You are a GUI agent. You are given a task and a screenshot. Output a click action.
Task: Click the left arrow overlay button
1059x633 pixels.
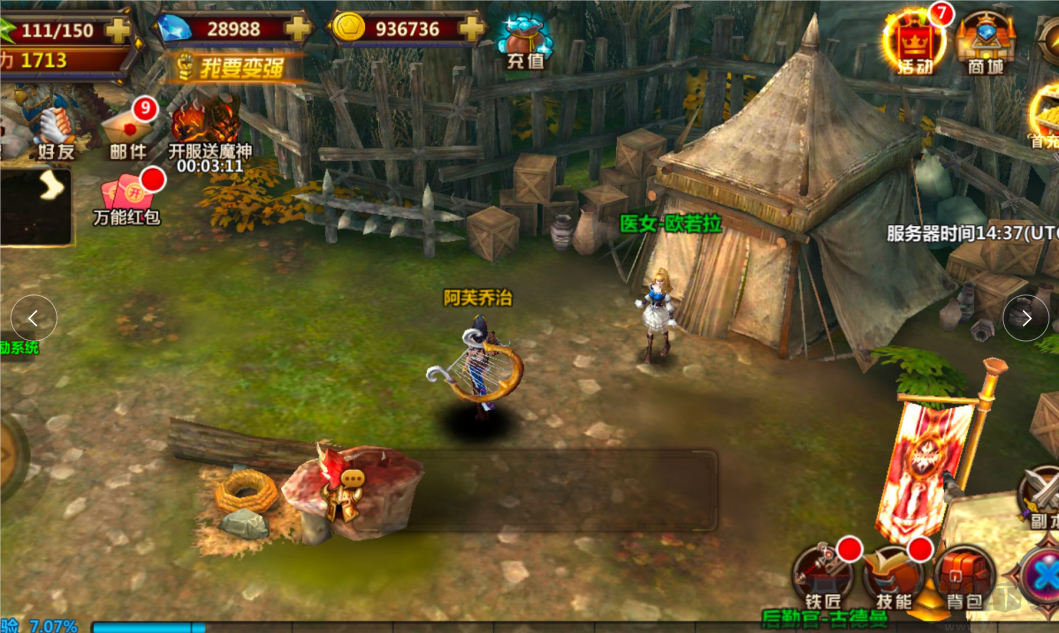pyautogui.click(x=33, y=318)
